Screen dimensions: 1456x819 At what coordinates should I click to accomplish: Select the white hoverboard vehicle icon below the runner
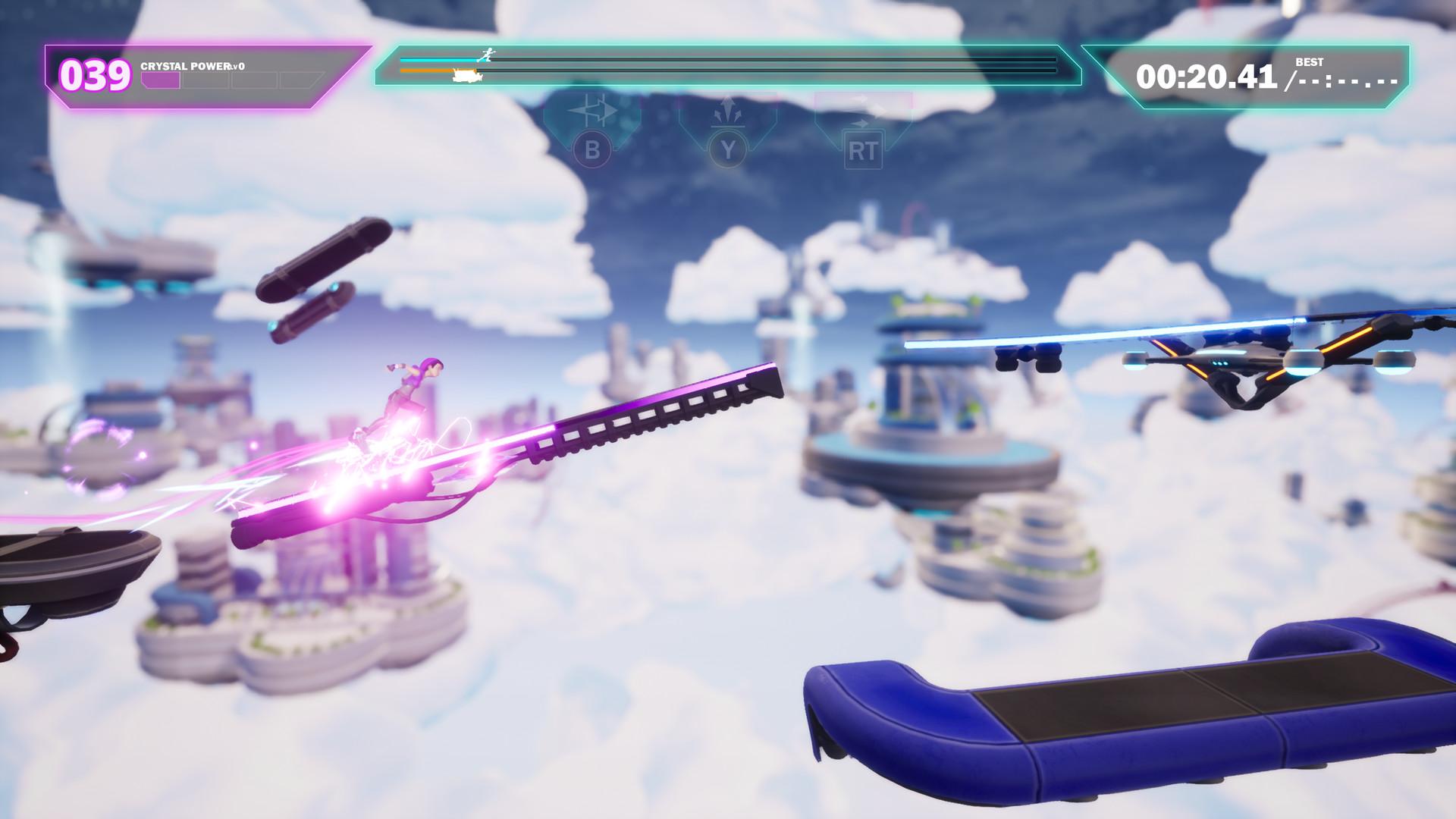(466, 75)
